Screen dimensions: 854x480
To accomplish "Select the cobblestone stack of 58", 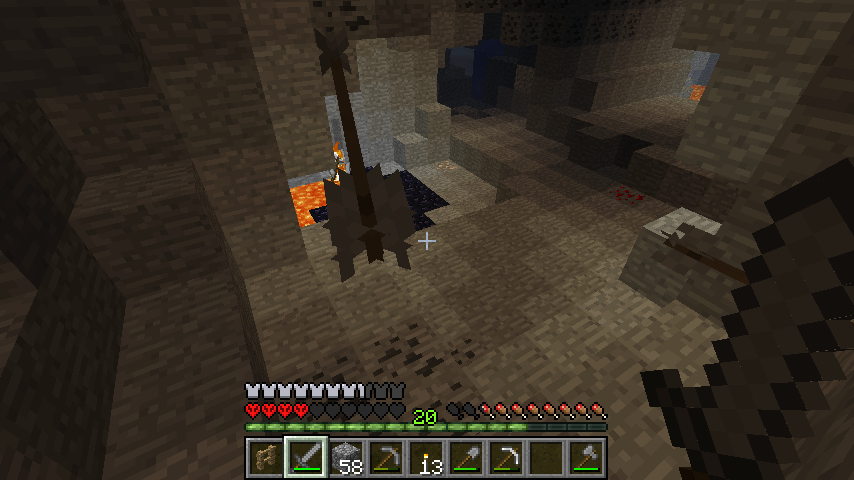I will pyautogui.click(x=345, y=459).
